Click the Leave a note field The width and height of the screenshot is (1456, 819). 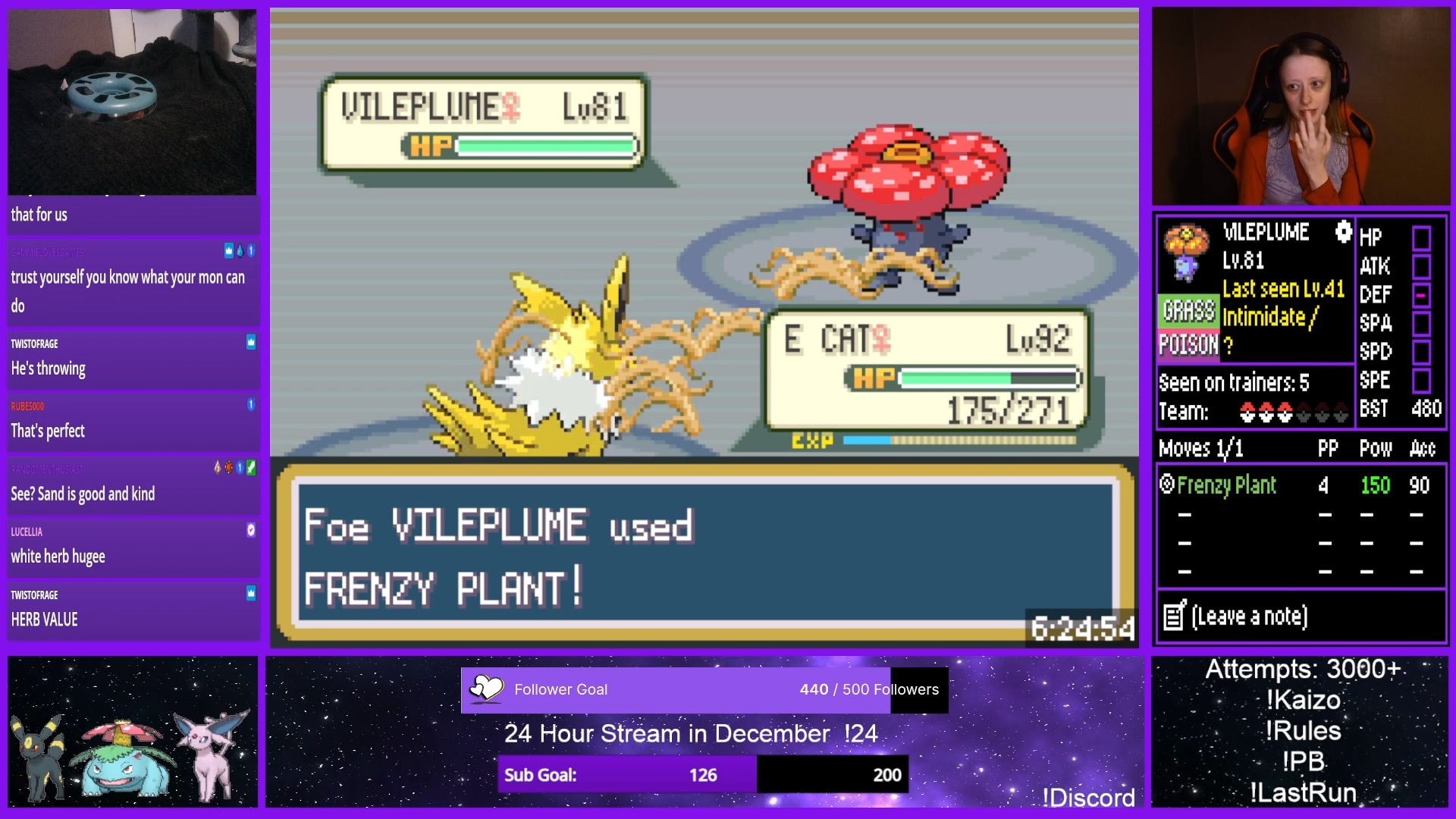(1249, 617)
